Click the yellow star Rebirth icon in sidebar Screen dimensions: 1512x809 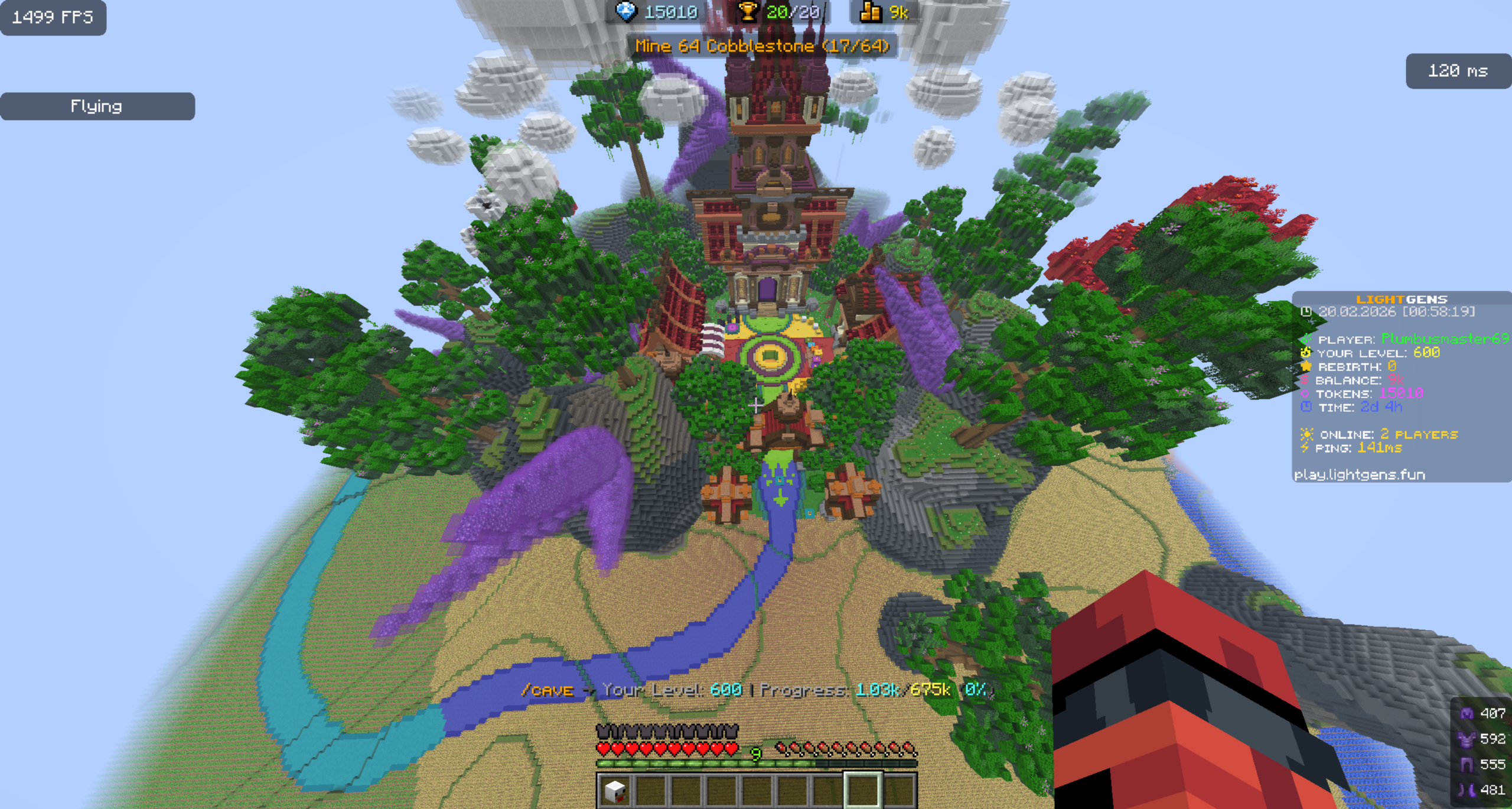[1306, 366]
